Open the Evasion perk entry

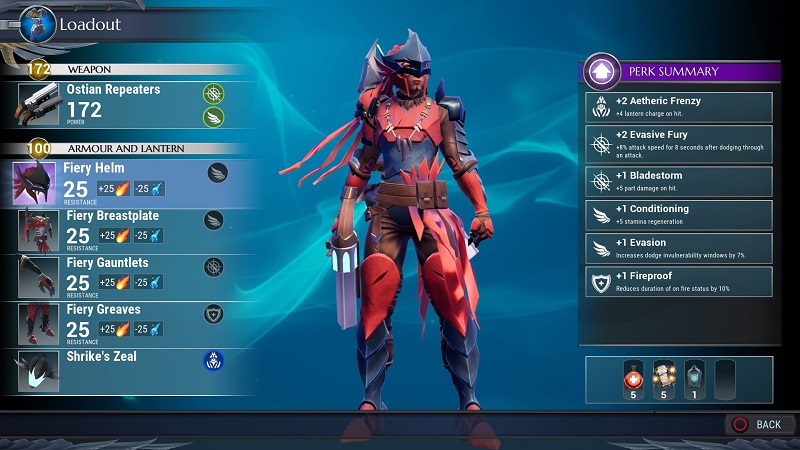pyautogui.click(x=679, y=248)
